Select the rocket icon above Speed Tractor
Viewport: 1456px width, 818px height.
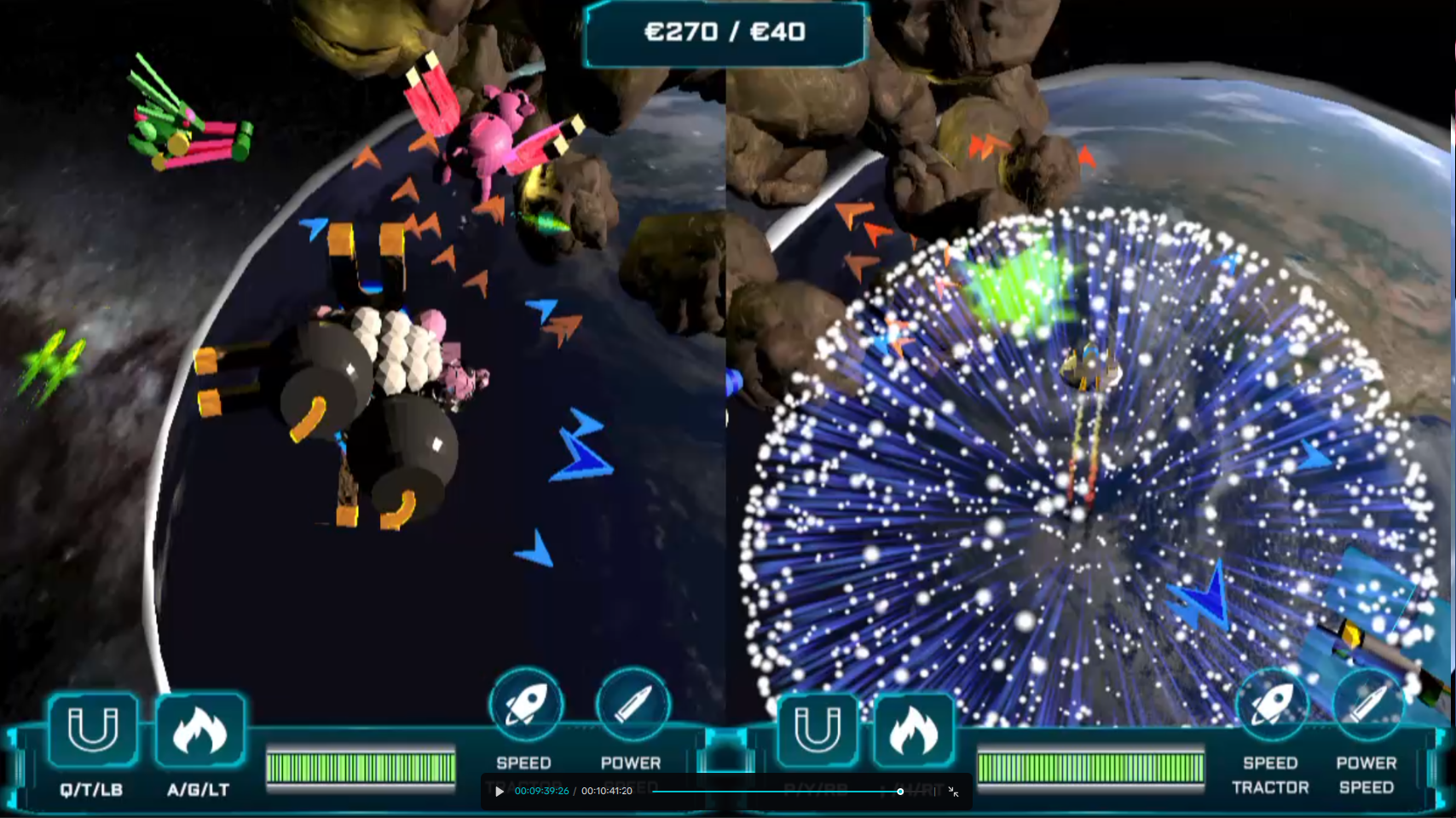click(x=1270, y=705)
